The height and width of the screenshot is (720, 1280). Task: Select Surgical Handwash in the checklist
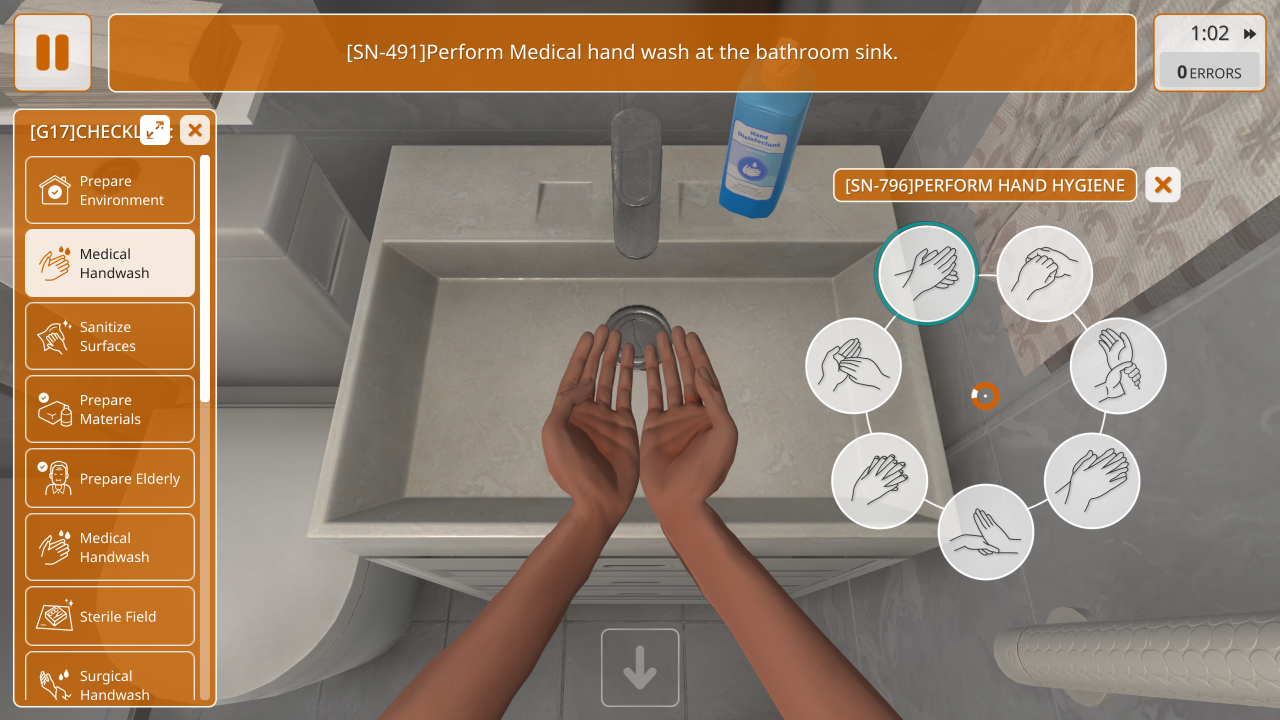[110, 682]
